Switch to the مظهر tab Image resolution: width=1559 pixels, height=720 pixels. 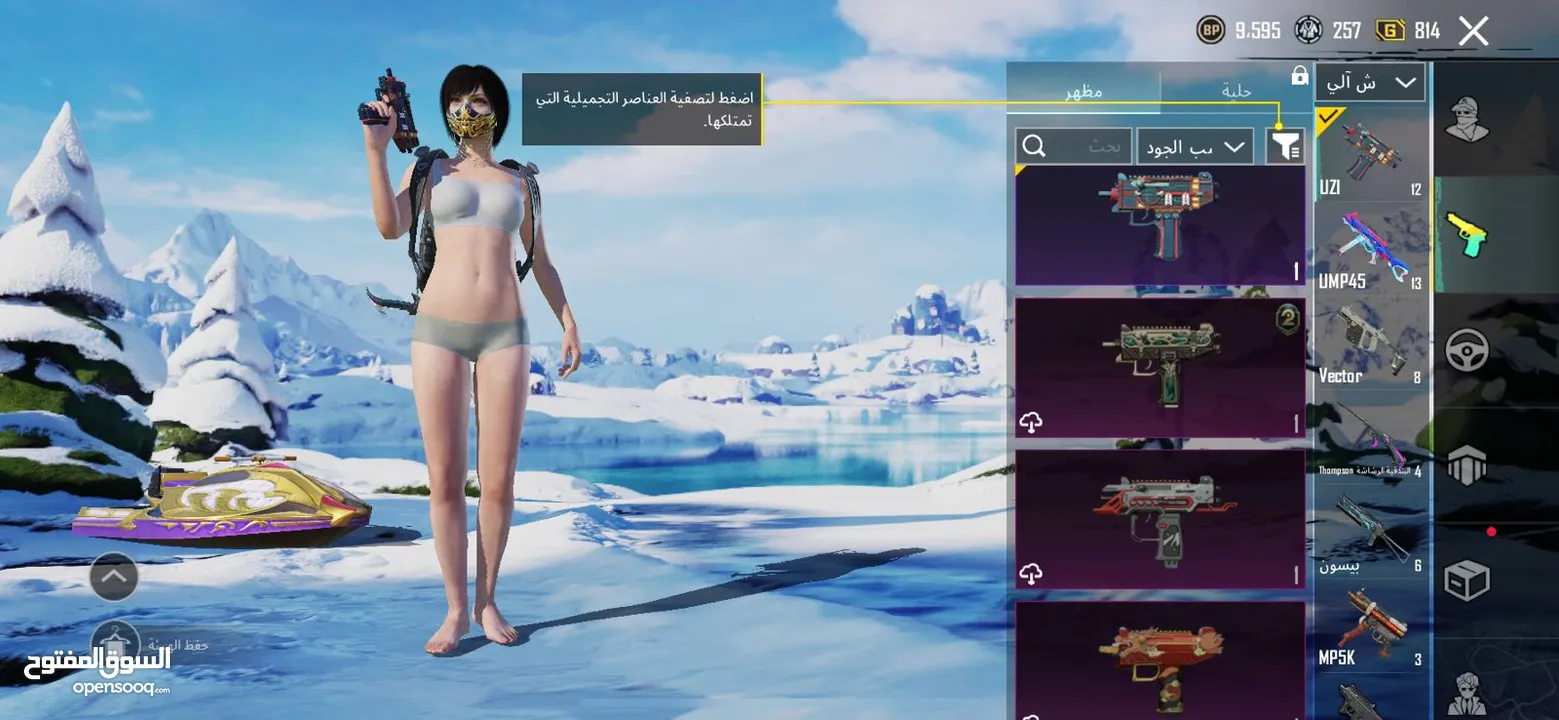coord(1085,89)
